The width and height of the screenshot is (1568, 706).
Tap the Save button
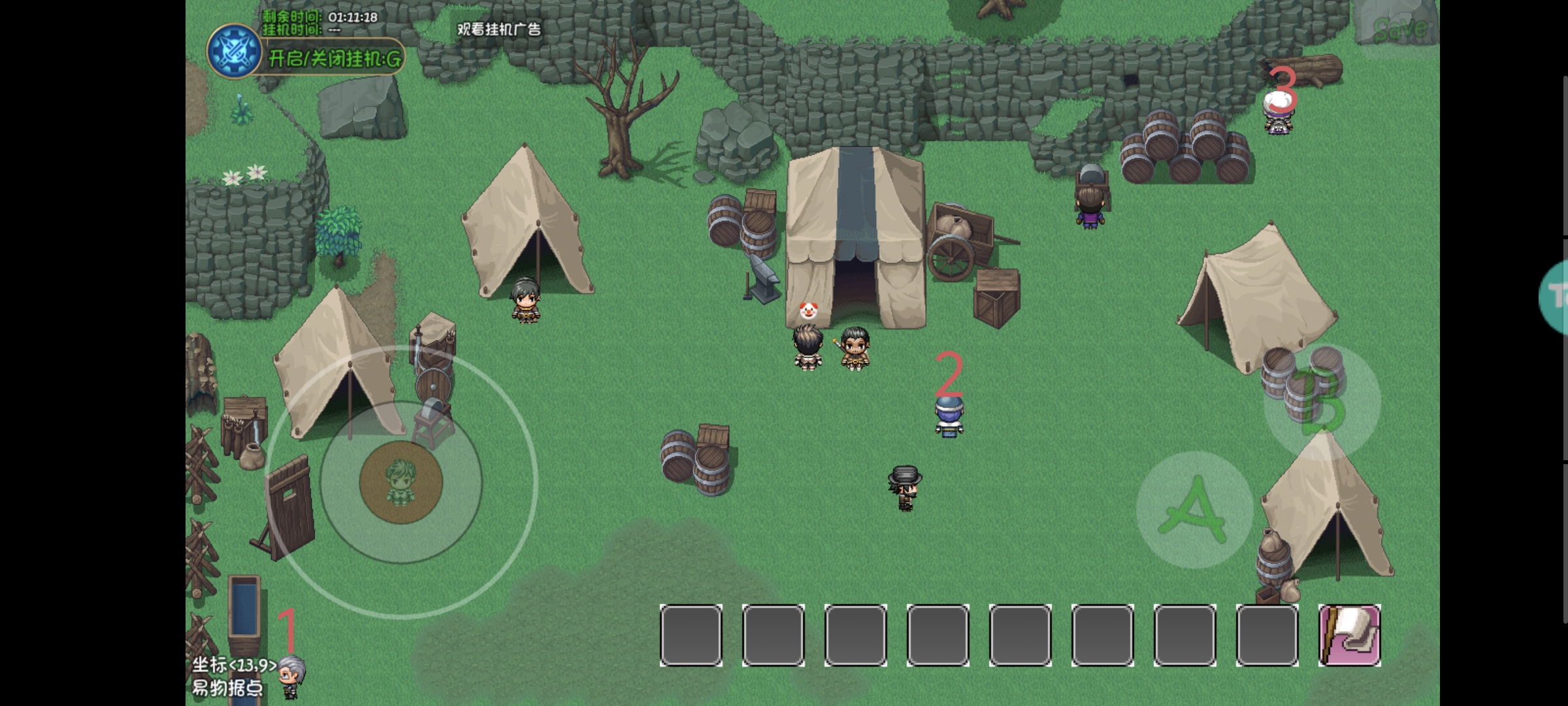(x=1399, y=28)
